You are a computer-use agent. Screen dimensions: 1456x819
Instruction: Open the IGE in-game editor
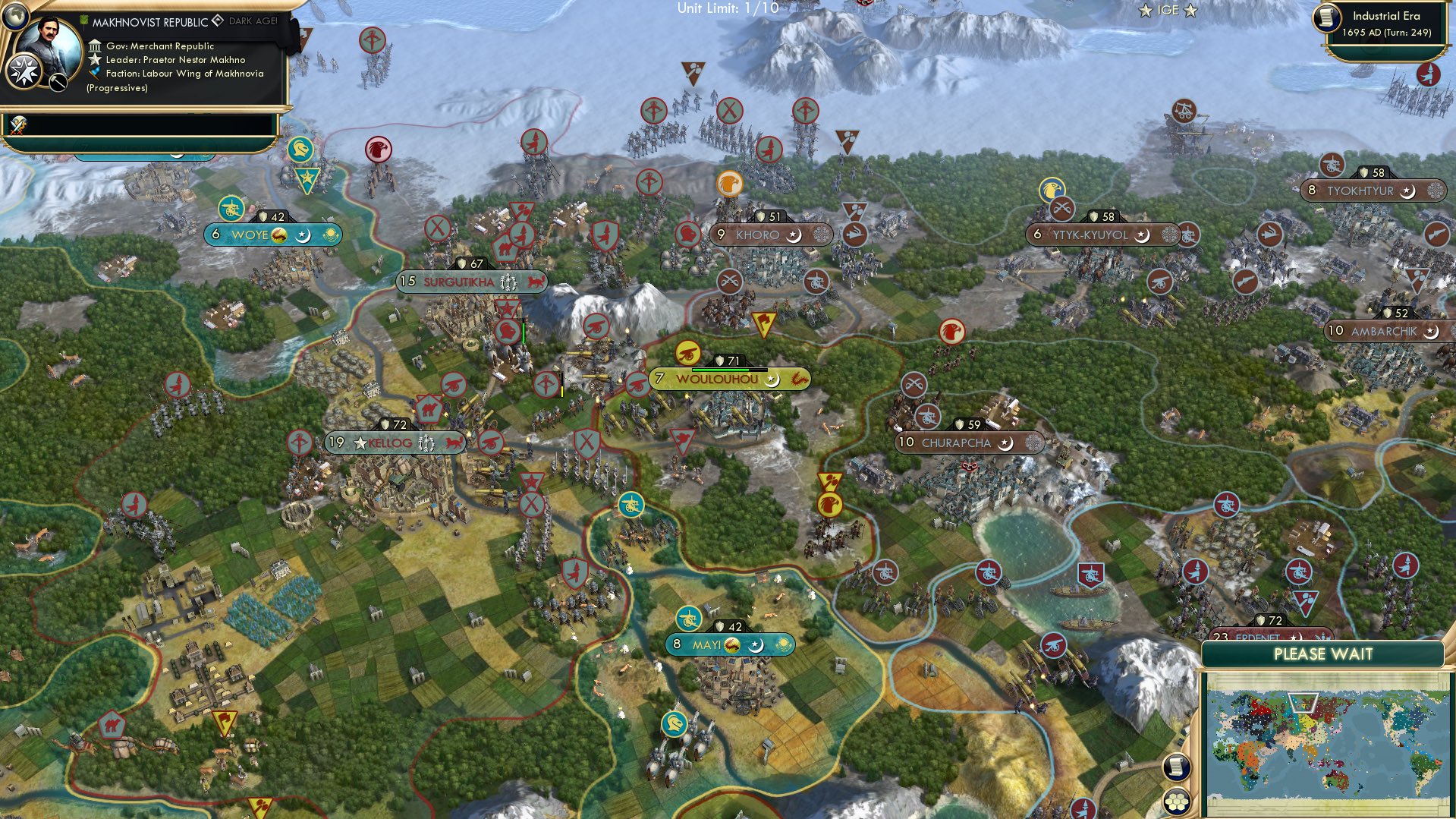[1167, 10]
